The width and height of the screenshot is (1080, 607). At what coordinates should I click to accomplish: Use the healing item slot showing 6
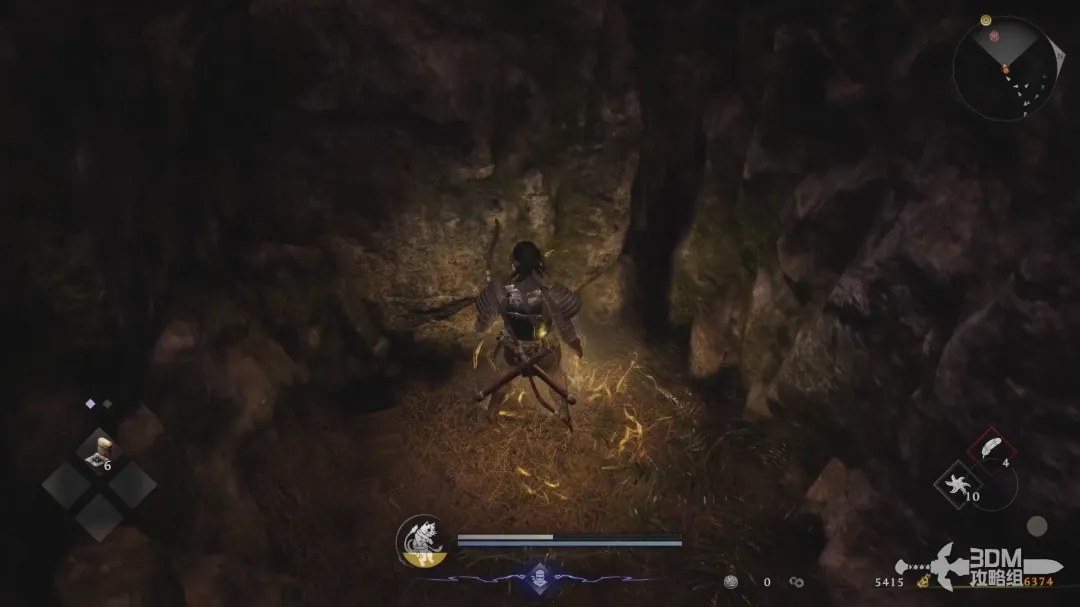point(99,451)
